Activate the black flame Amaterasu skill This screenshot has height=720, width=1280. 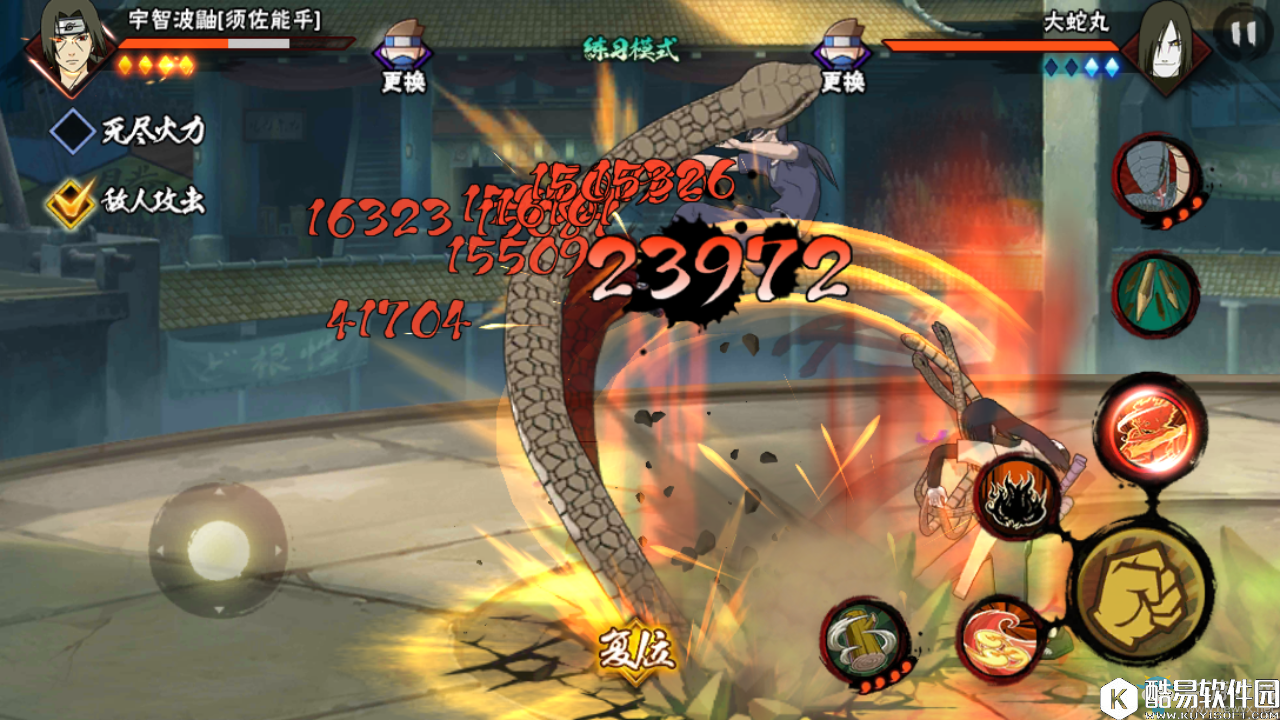pyautogui.click(x=1016, y=497)
